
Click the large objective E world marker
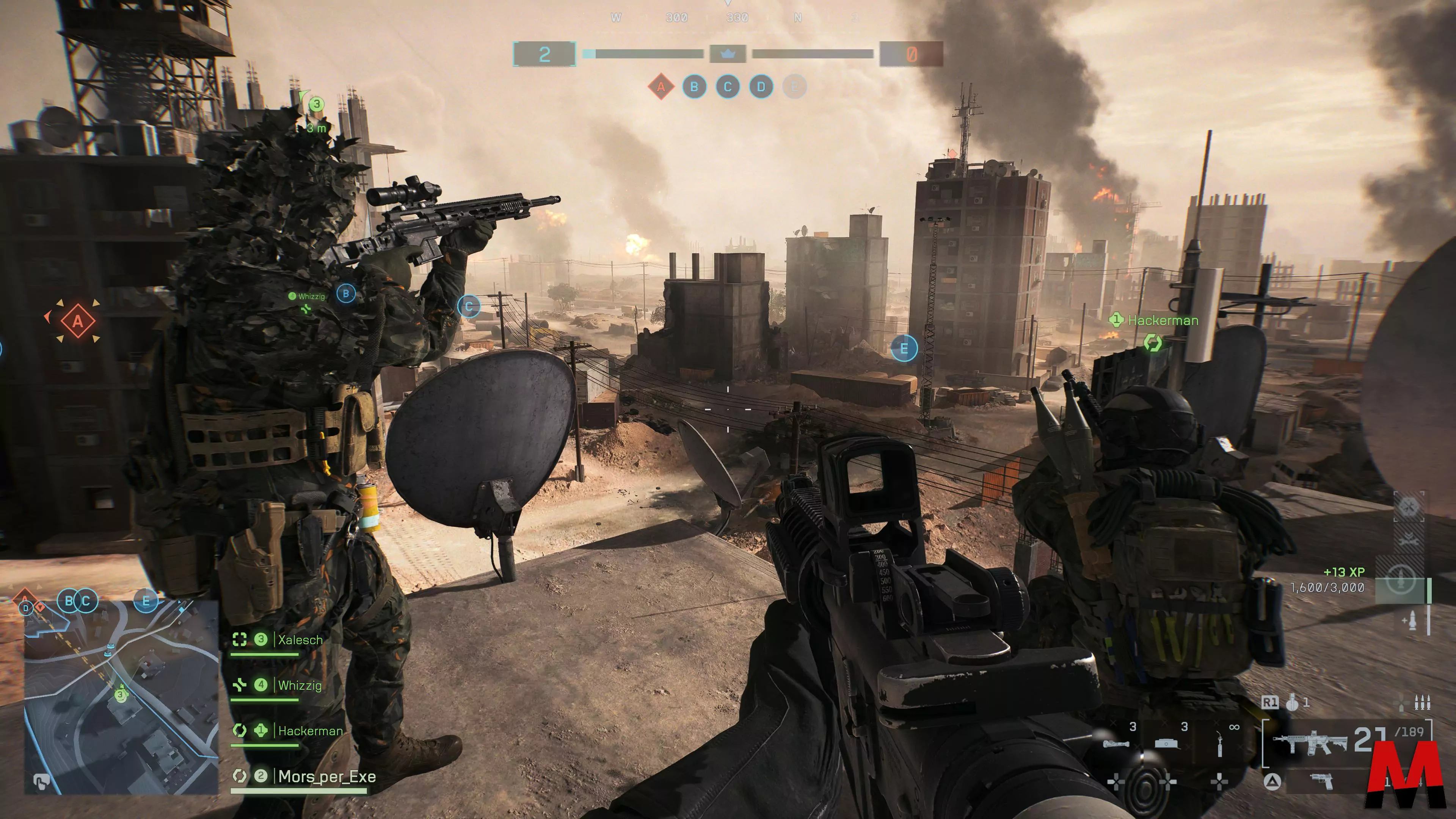point(904,348)
